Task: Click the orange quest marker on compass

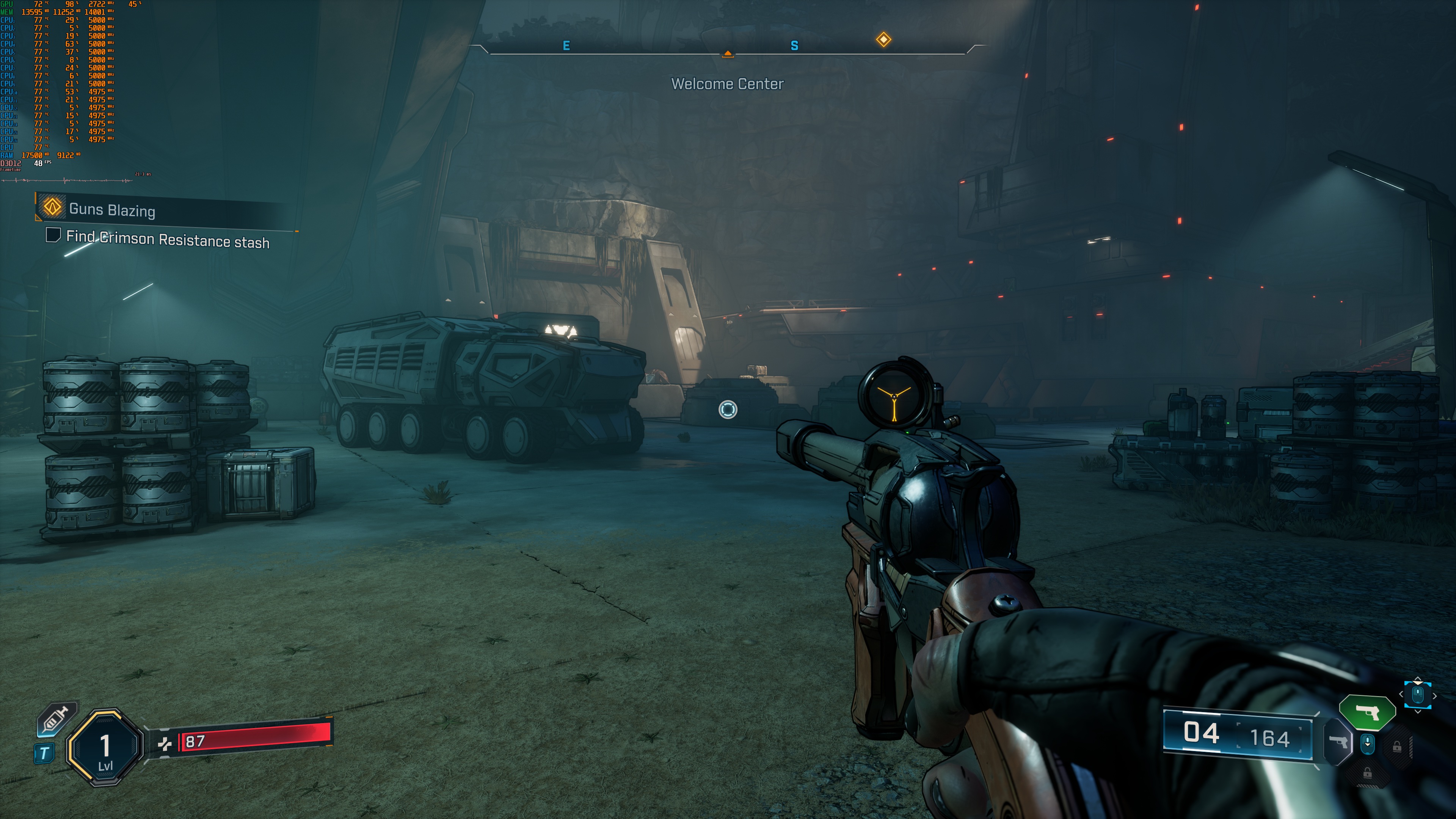Action: 883,39
